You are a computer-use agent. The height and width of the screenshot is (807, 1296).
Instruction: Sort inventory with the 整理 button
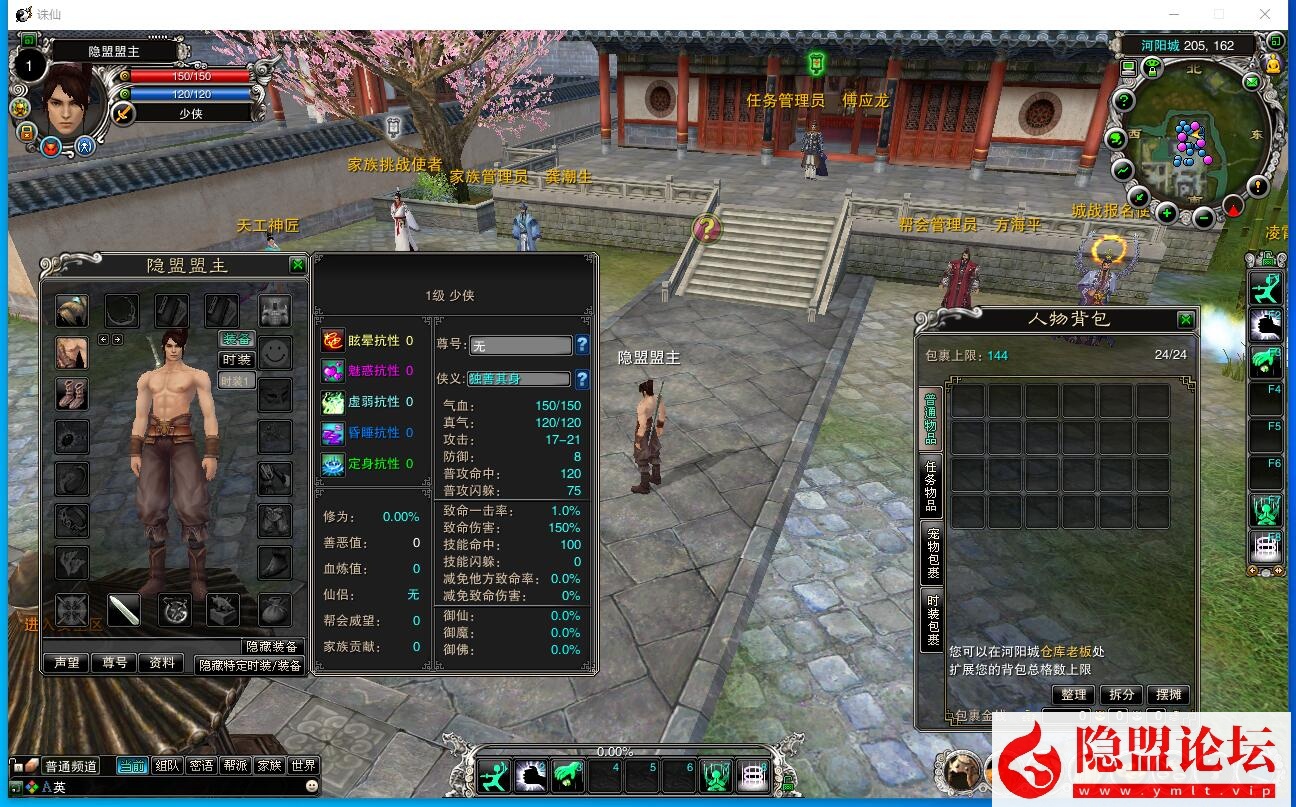point(1074,694)
